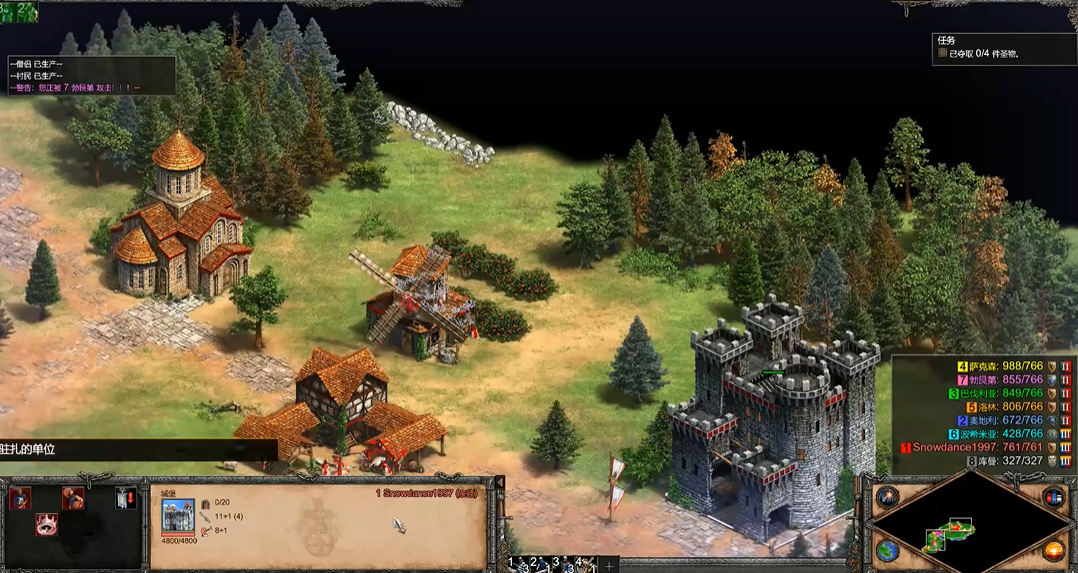Activate the minimap signal flare button
Screen dimensions: 1078x573
click(887, 497)
